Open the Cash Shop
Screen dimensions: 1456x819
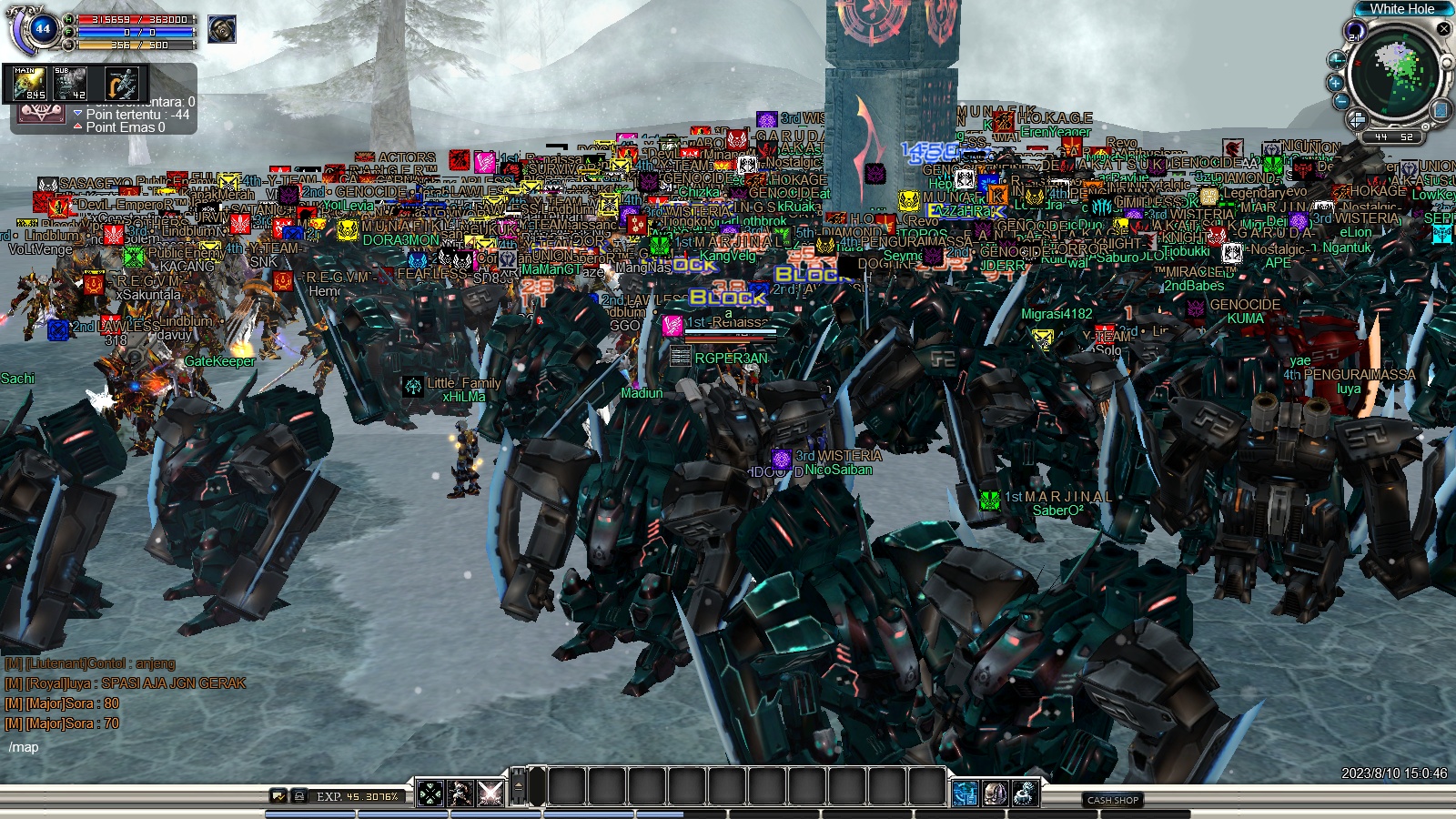(x=1113, y=800)
